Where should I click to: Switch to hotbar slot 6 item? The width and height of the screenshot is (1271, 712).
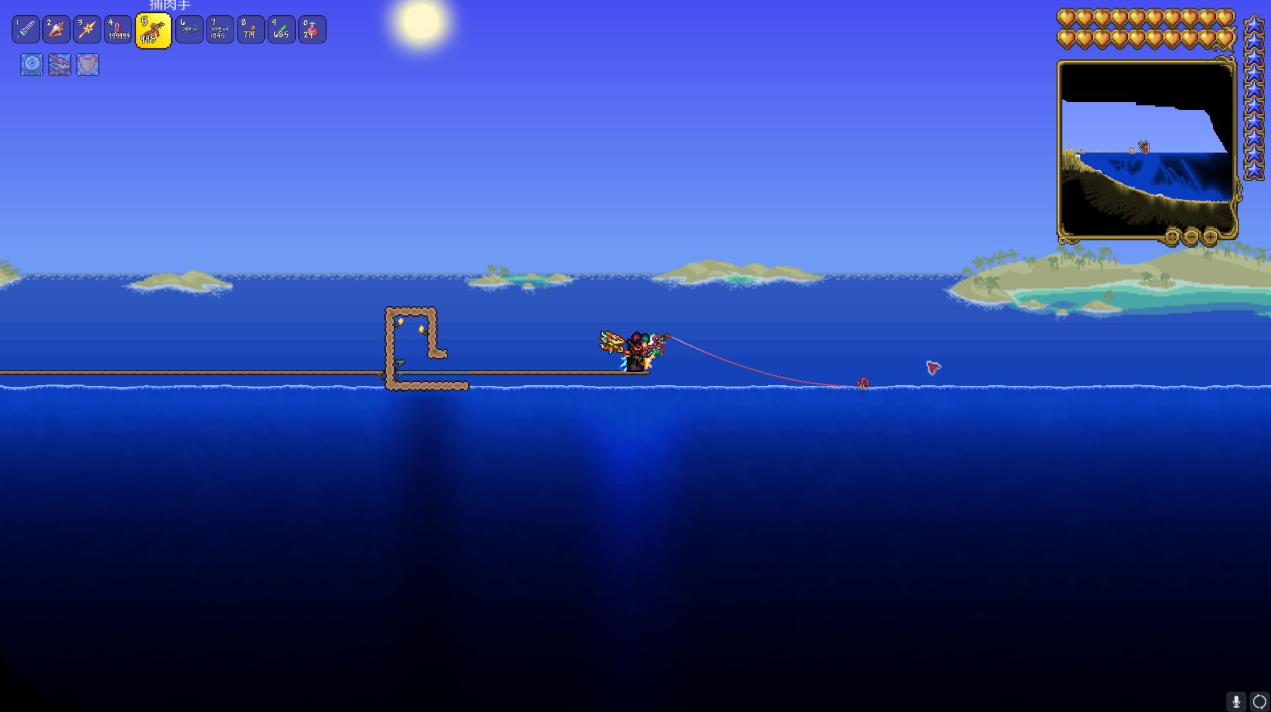pos(189,30)
